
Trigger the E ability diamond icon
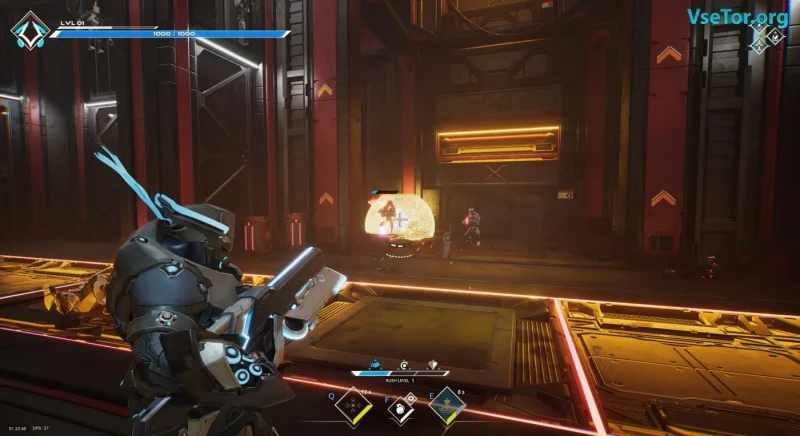(445, 406)
